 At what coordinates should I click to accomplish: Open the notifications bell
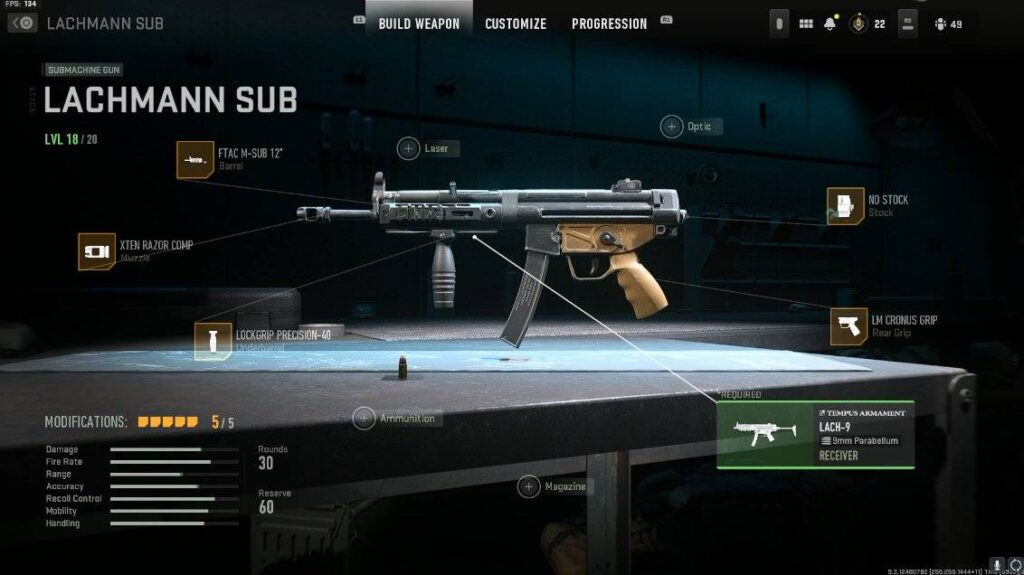(x=830, y=24)
